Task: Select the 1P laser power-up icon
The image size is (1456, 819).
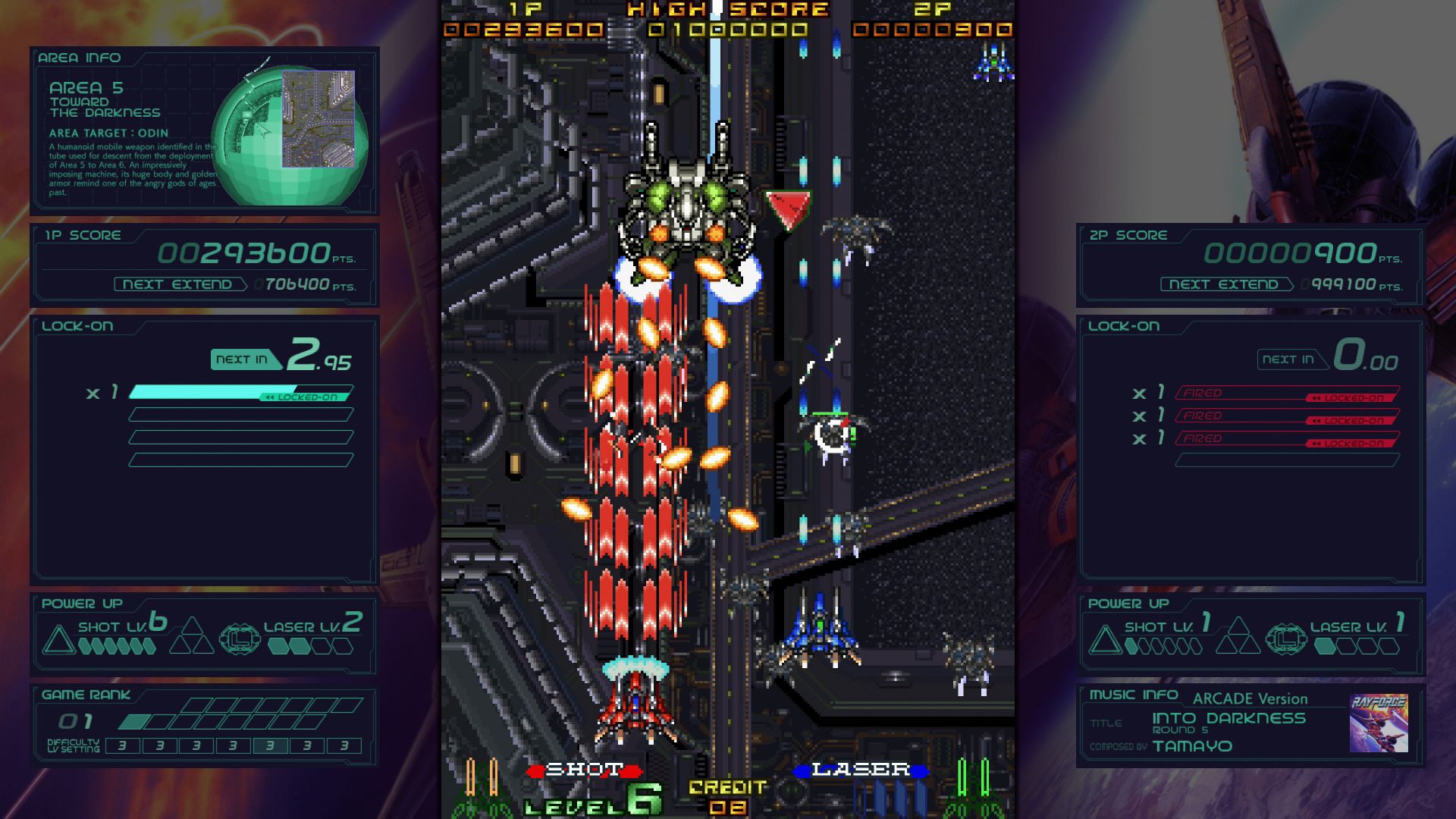Action: 240,639
